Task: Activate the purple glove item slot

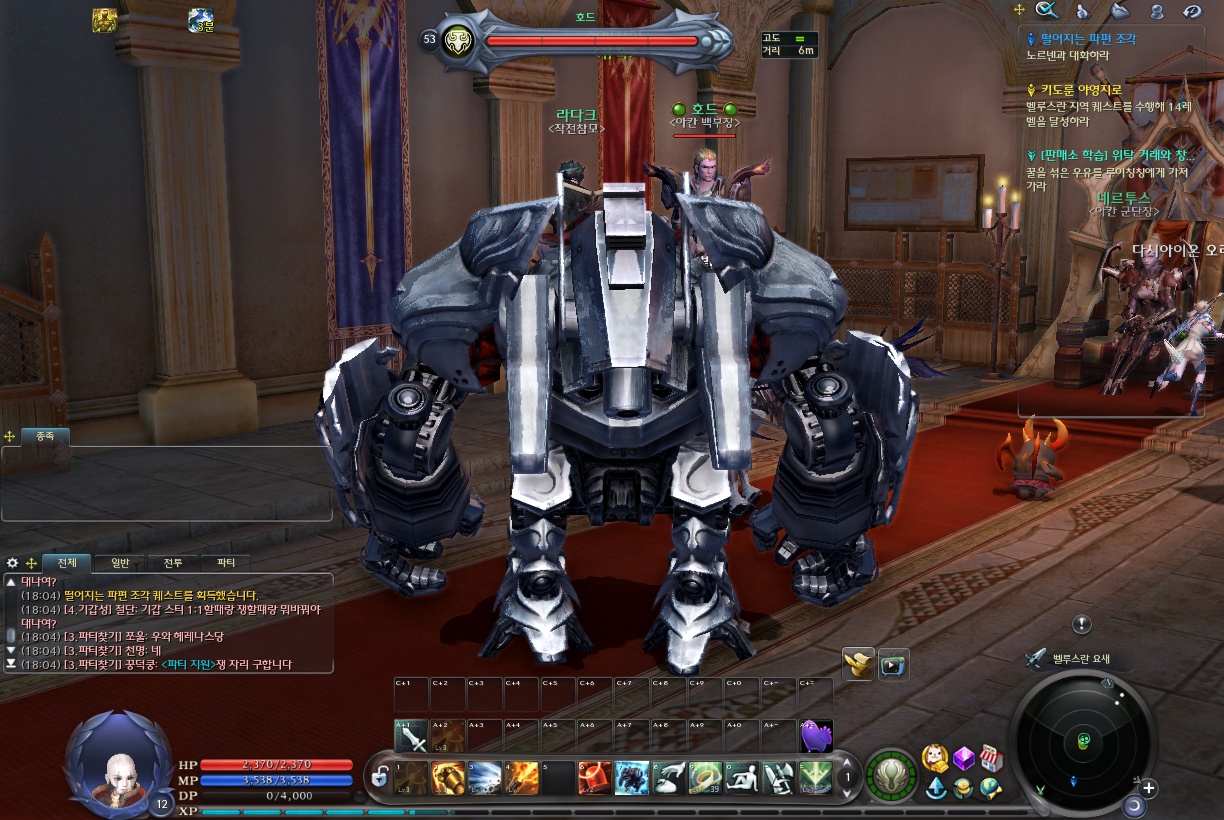Action: 817,737
